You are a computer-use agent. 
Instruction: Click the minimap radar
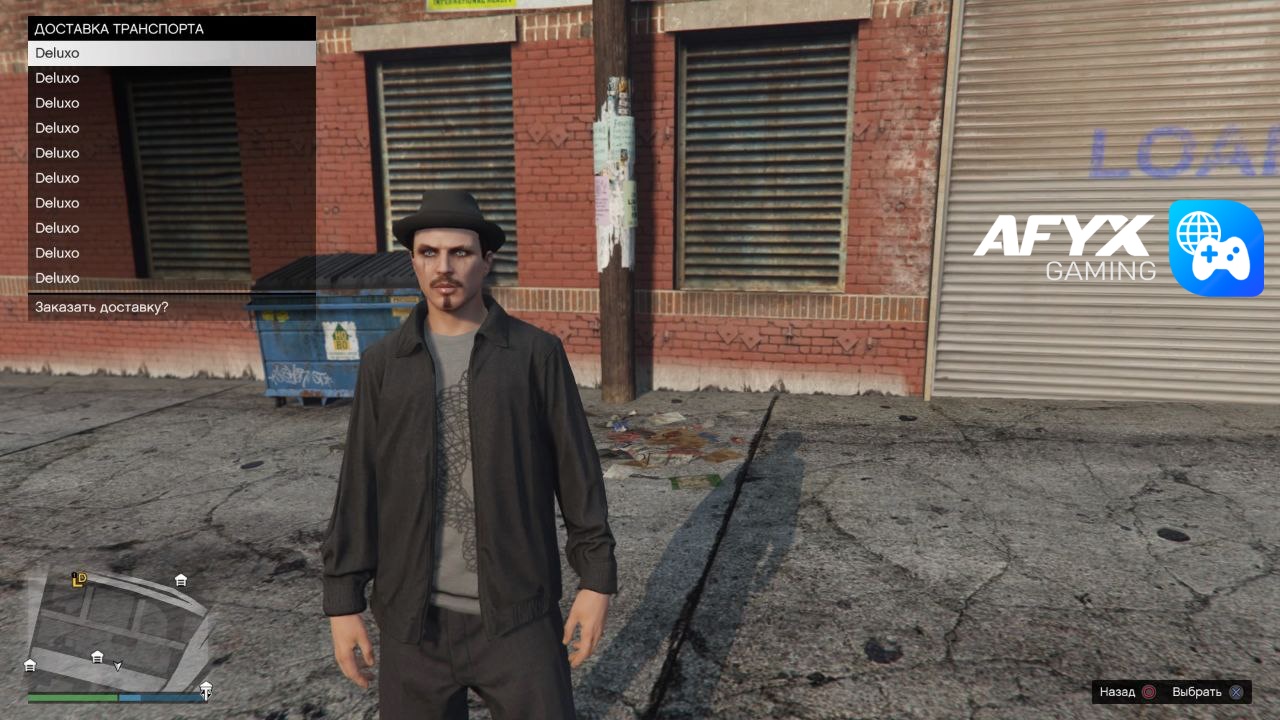click(118, 630)
